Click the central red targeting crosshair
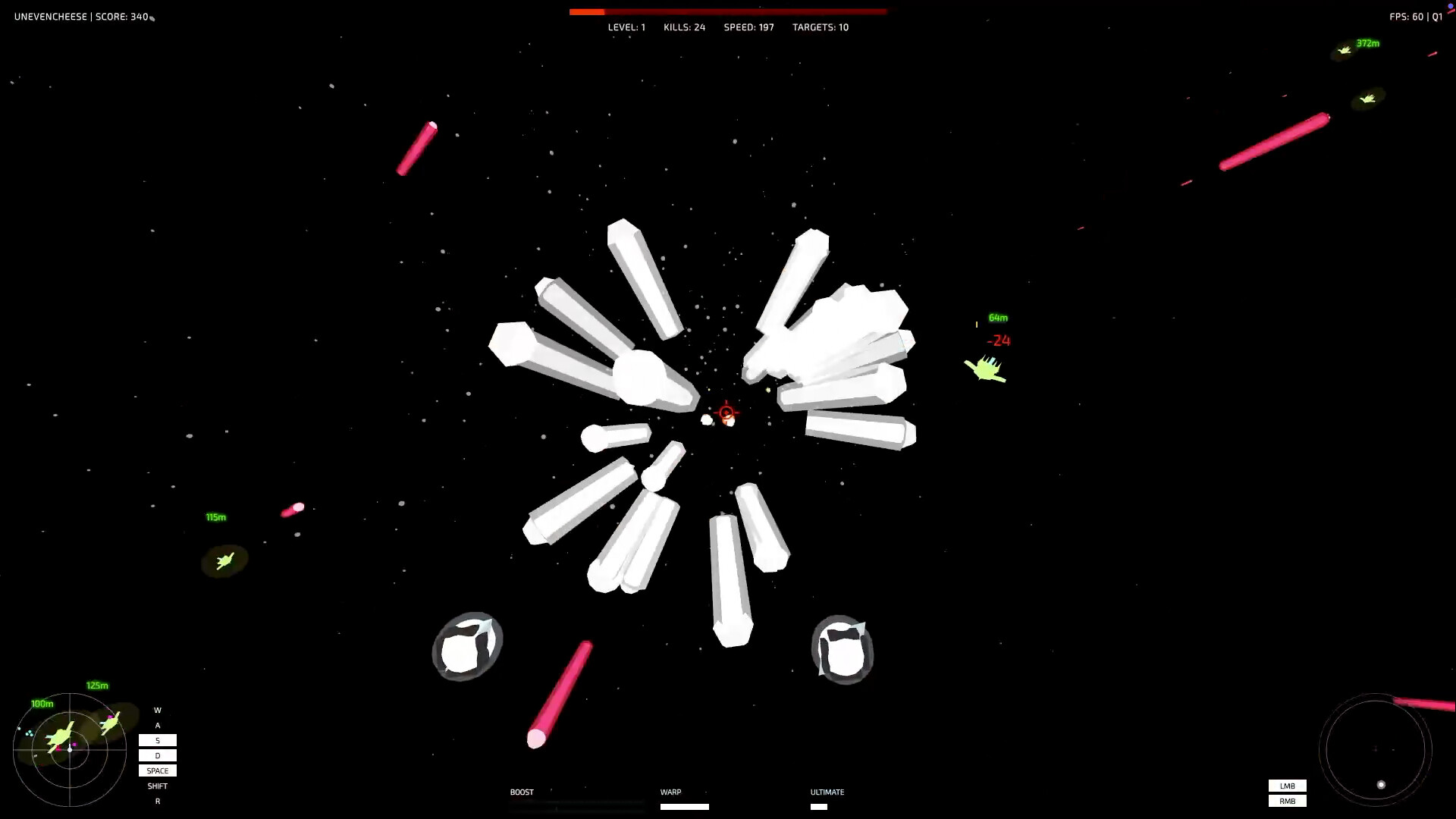The image size is (1456, 819). pos(726,412)
